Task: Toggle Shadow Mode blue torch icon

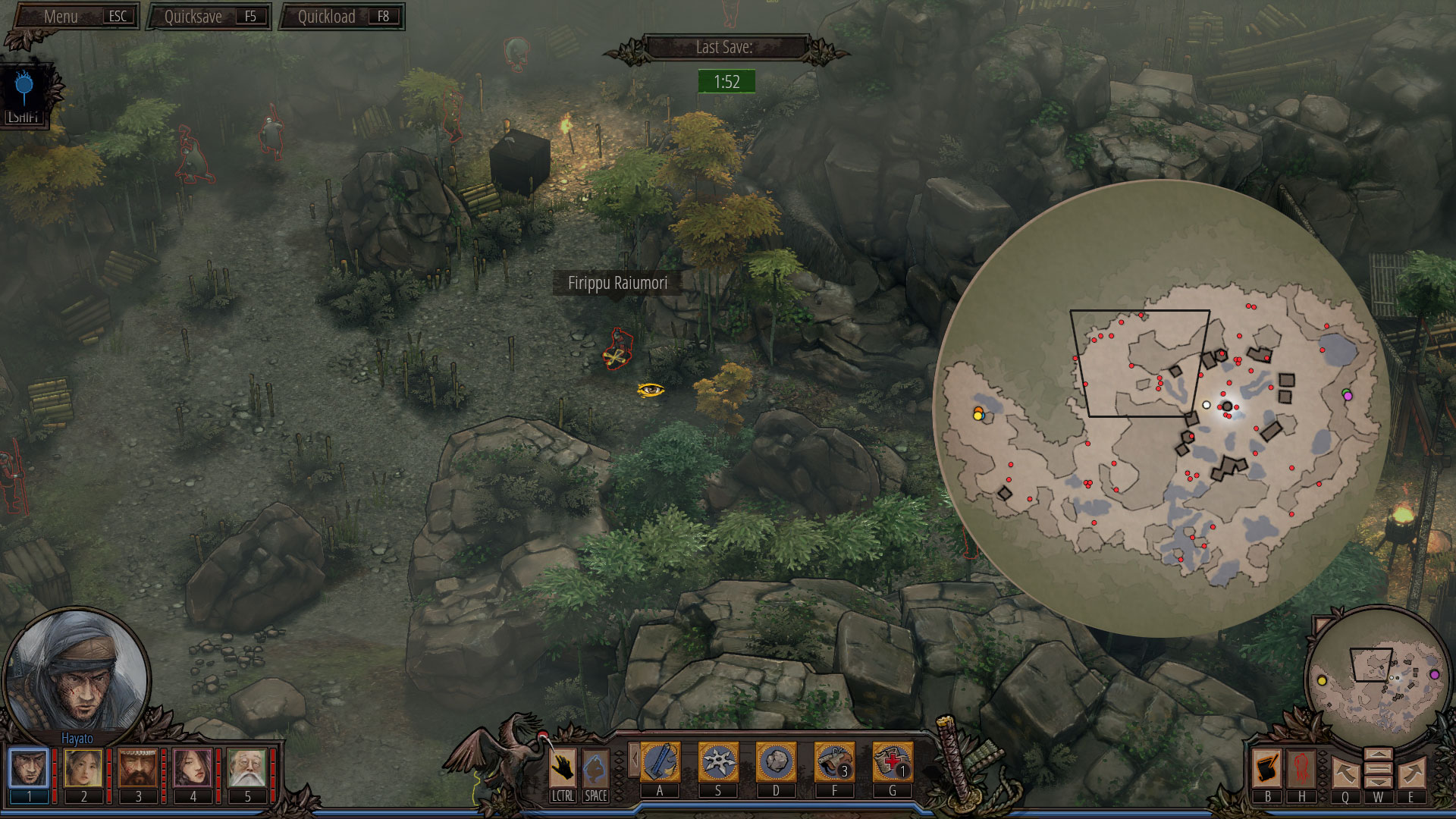Action: click(x=24, y=89)
